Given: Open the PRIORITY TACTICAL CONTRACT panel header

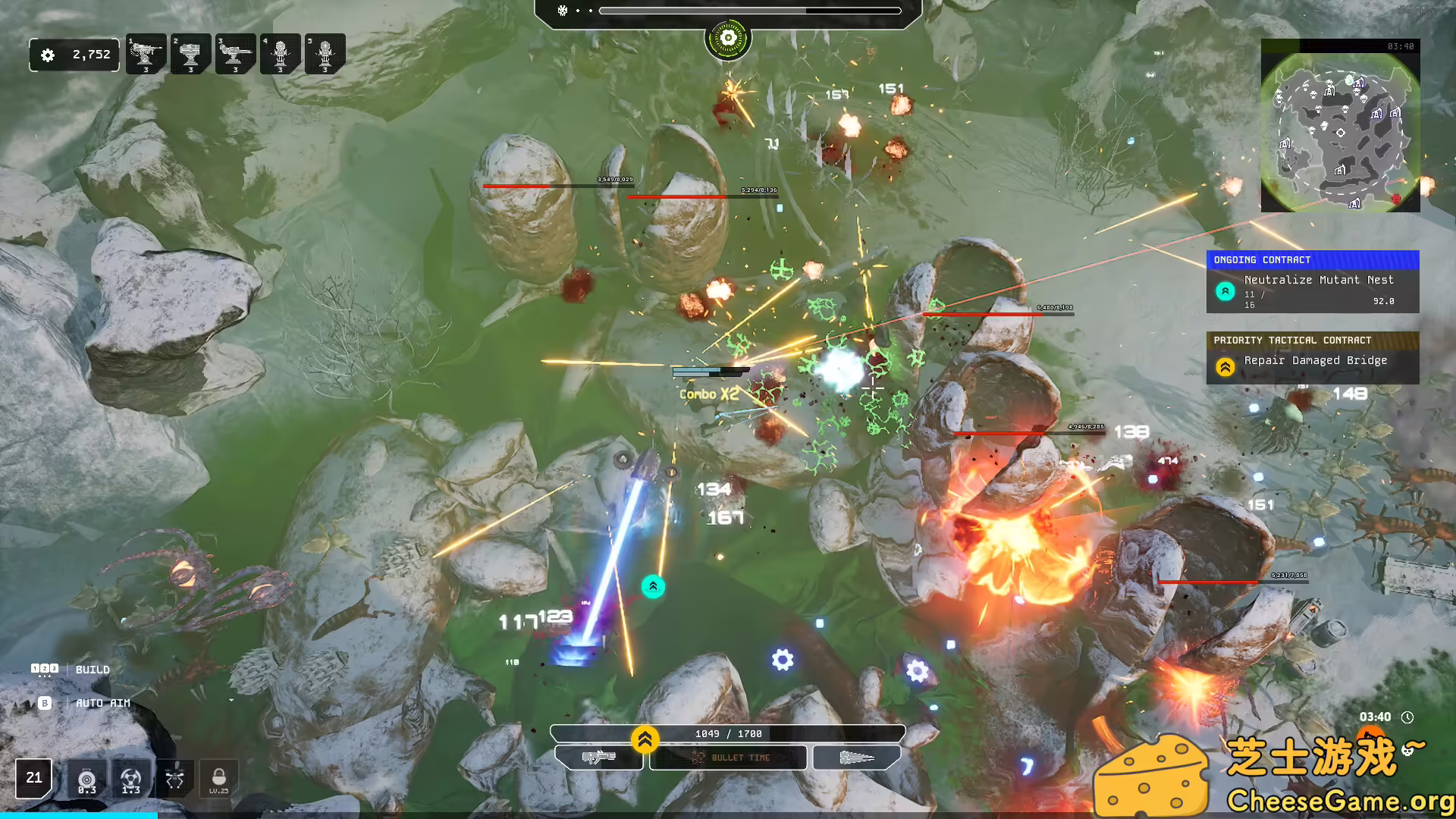Looking at the screenshot, I should (1313, 340).
